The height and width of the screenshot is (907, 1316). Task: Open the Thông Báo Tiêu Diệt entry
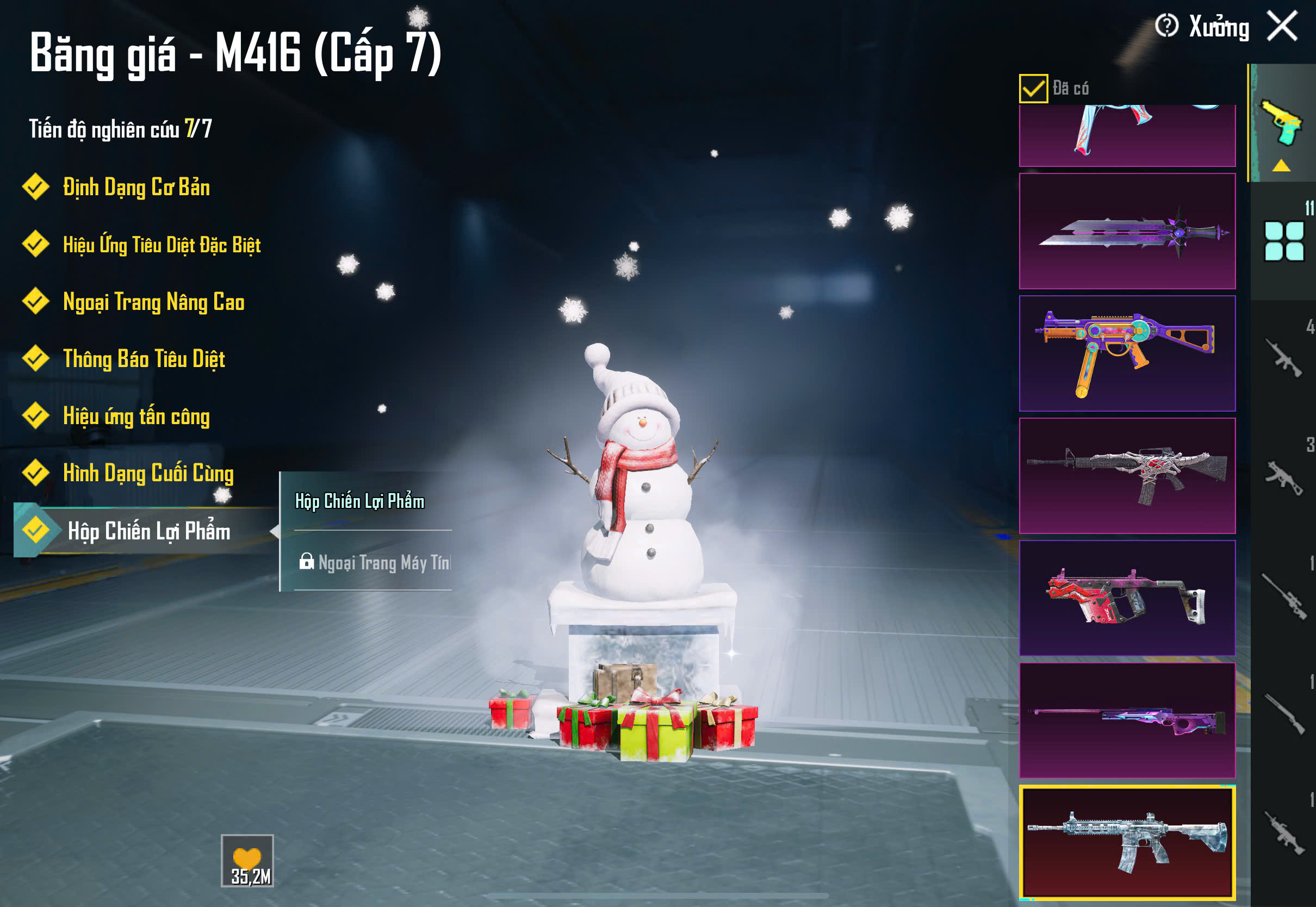coord(143,359)
